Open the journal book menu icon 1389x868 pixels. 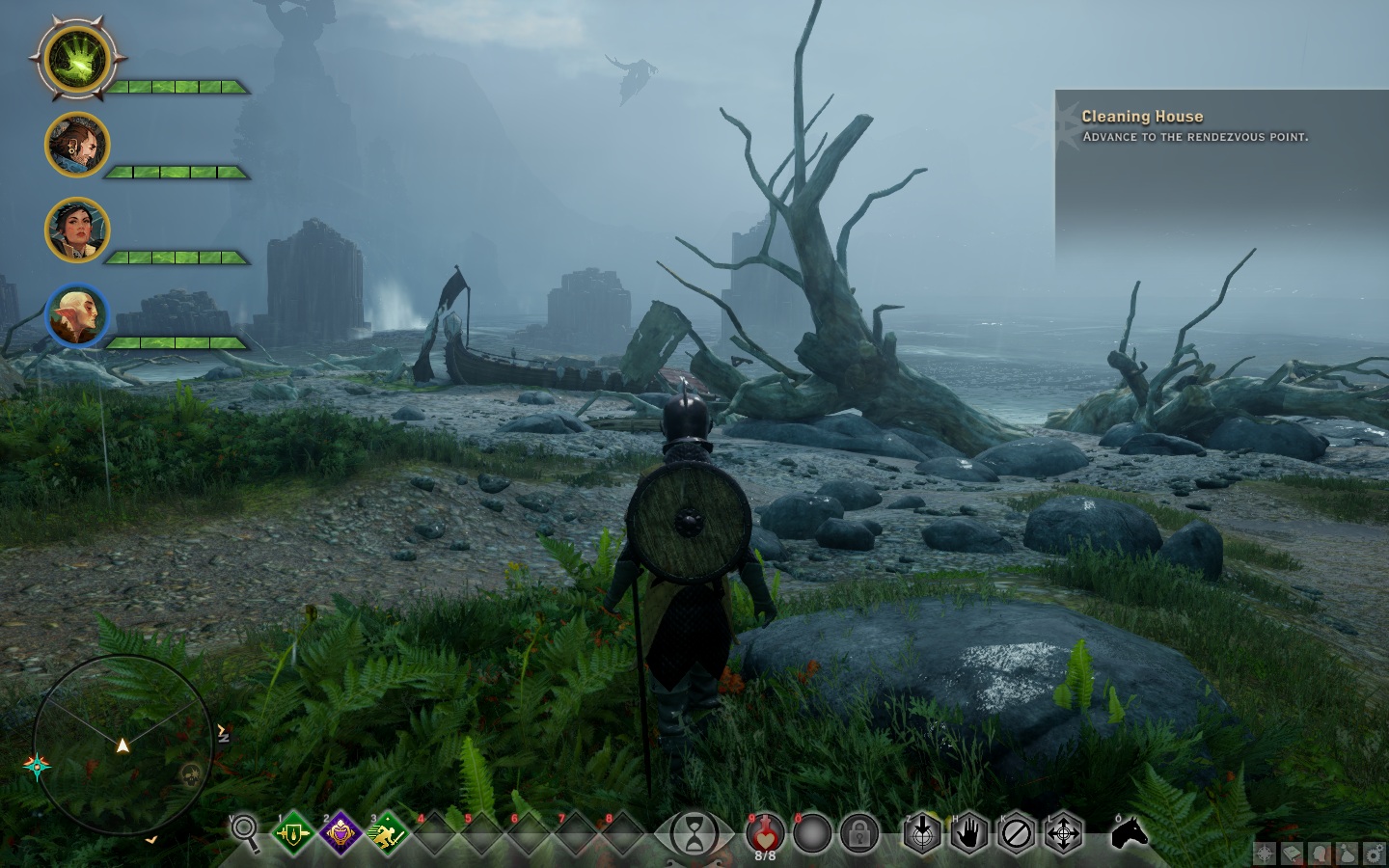1293,854
